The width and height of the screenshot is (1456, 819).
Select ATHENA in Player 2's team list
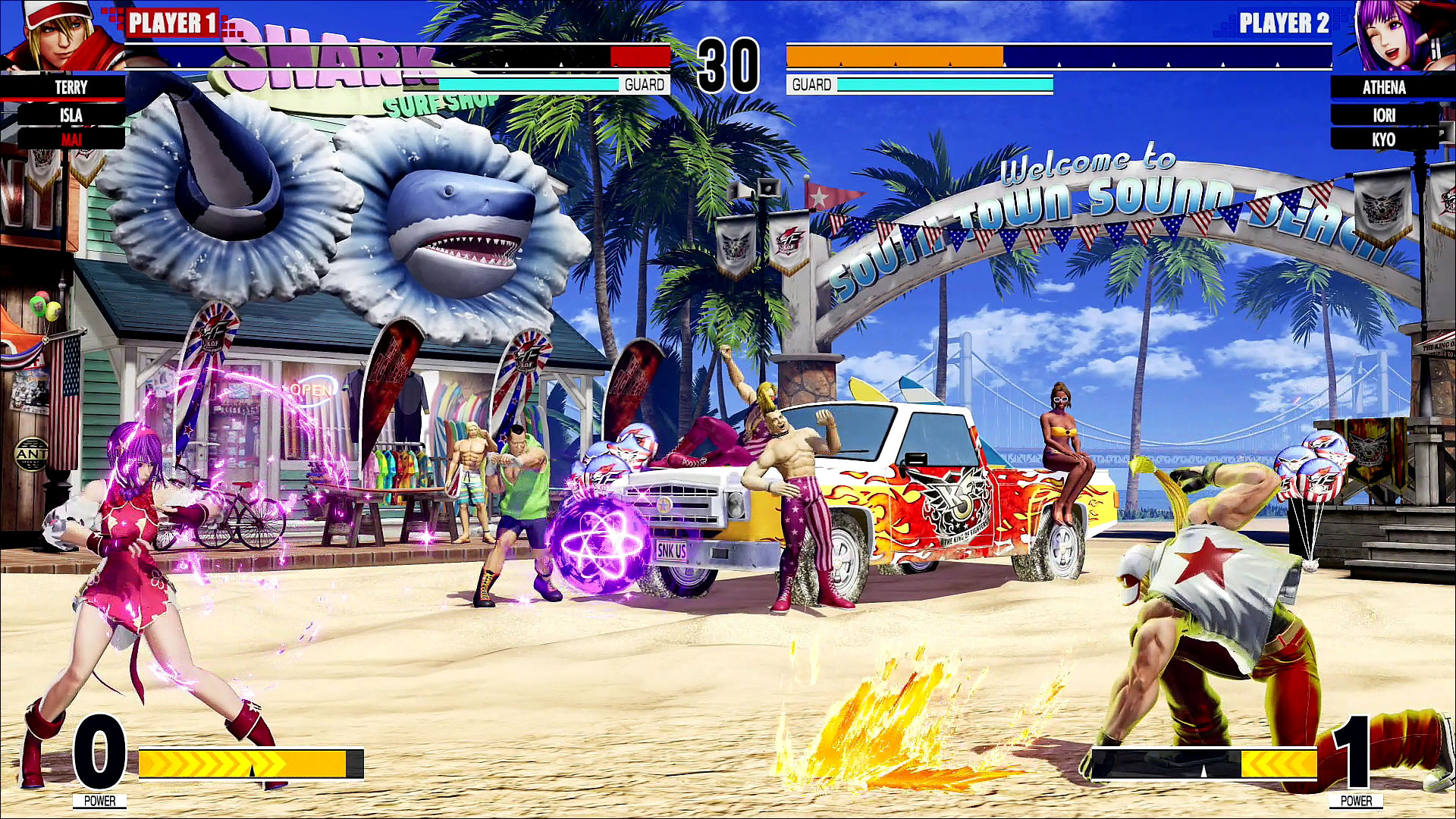point(1384,87)
